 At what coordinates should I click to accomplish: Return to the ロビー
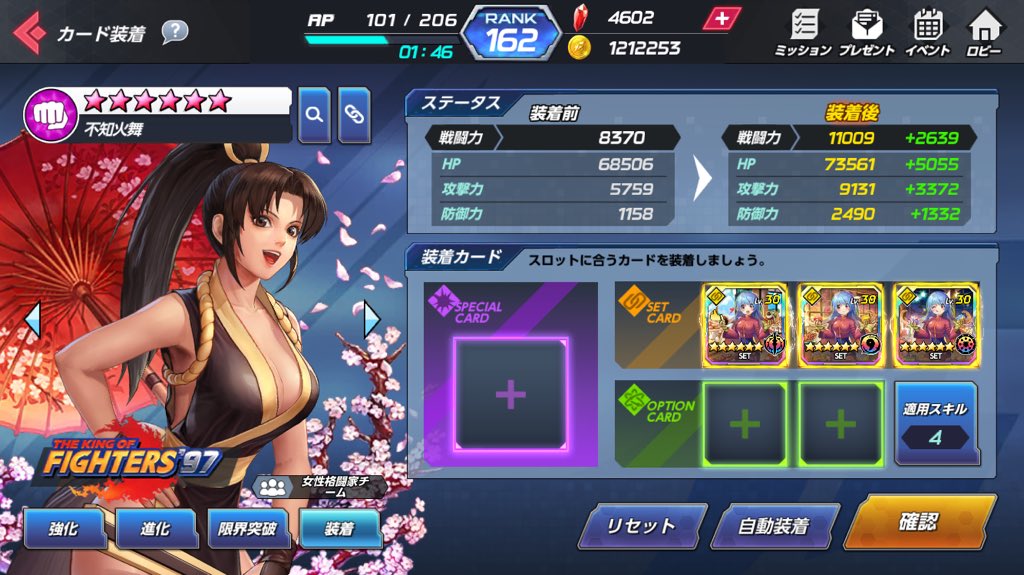coord(984,31)
